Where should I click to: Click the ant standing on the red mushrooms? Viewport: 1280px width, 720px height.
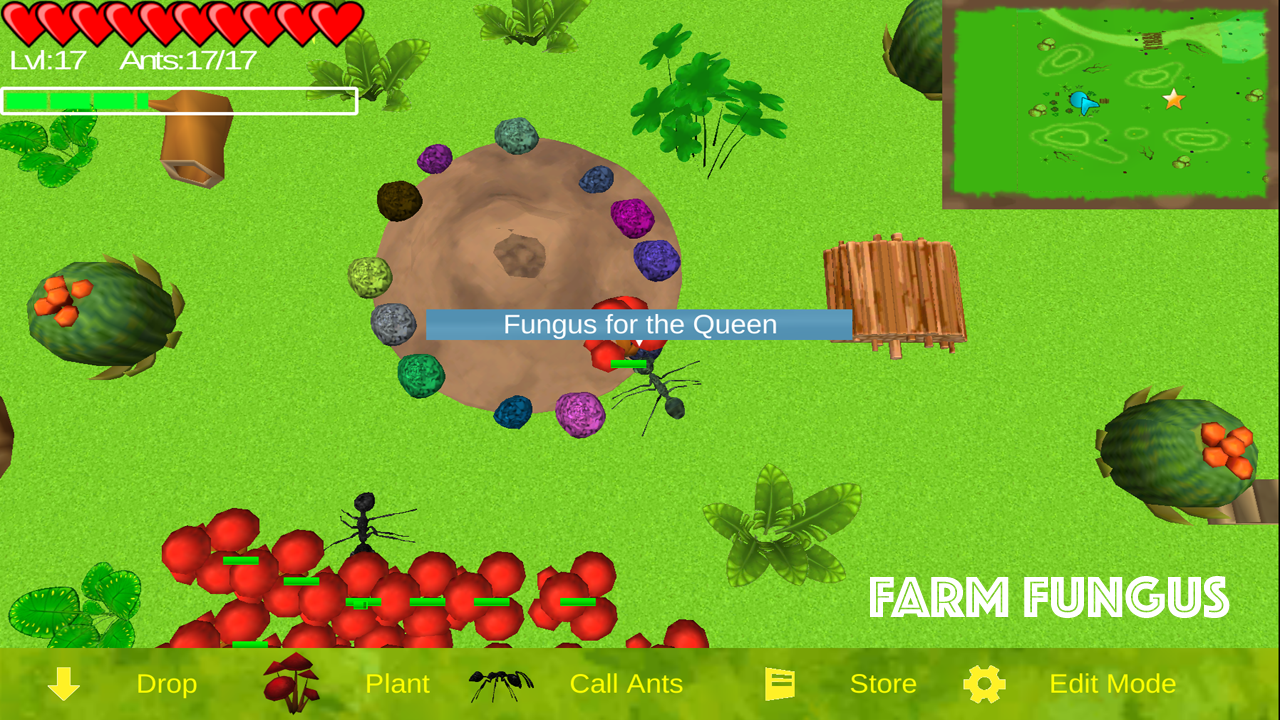365,525
